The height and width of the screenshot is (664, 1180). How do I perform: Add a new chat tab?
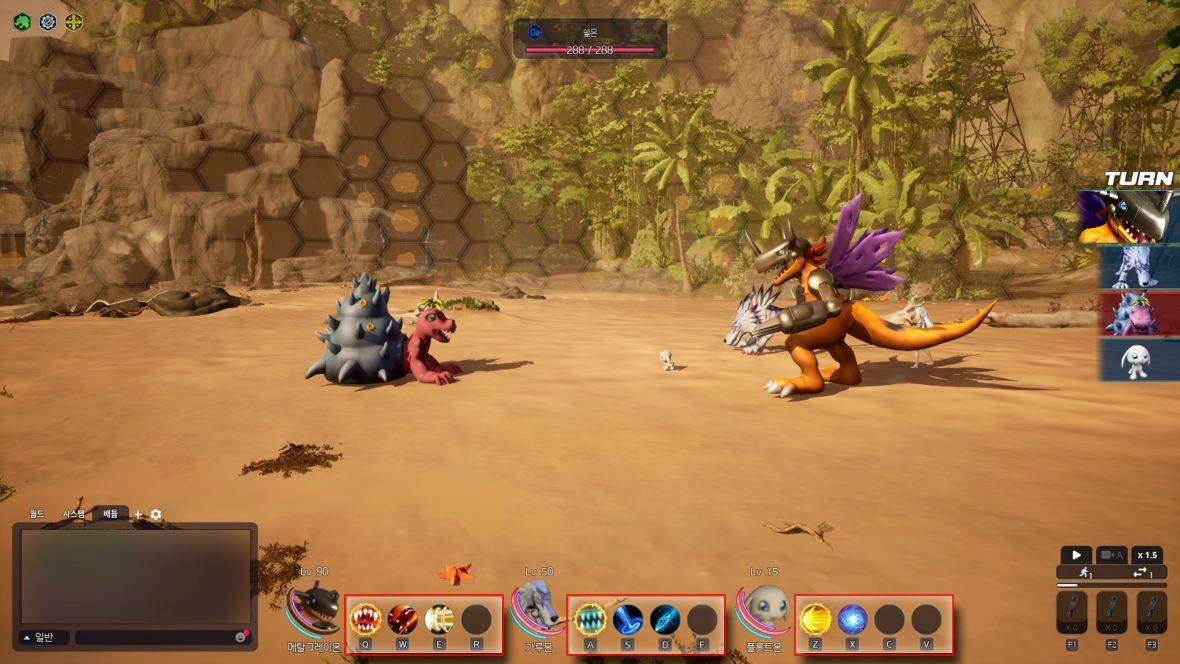pos(138,514)
